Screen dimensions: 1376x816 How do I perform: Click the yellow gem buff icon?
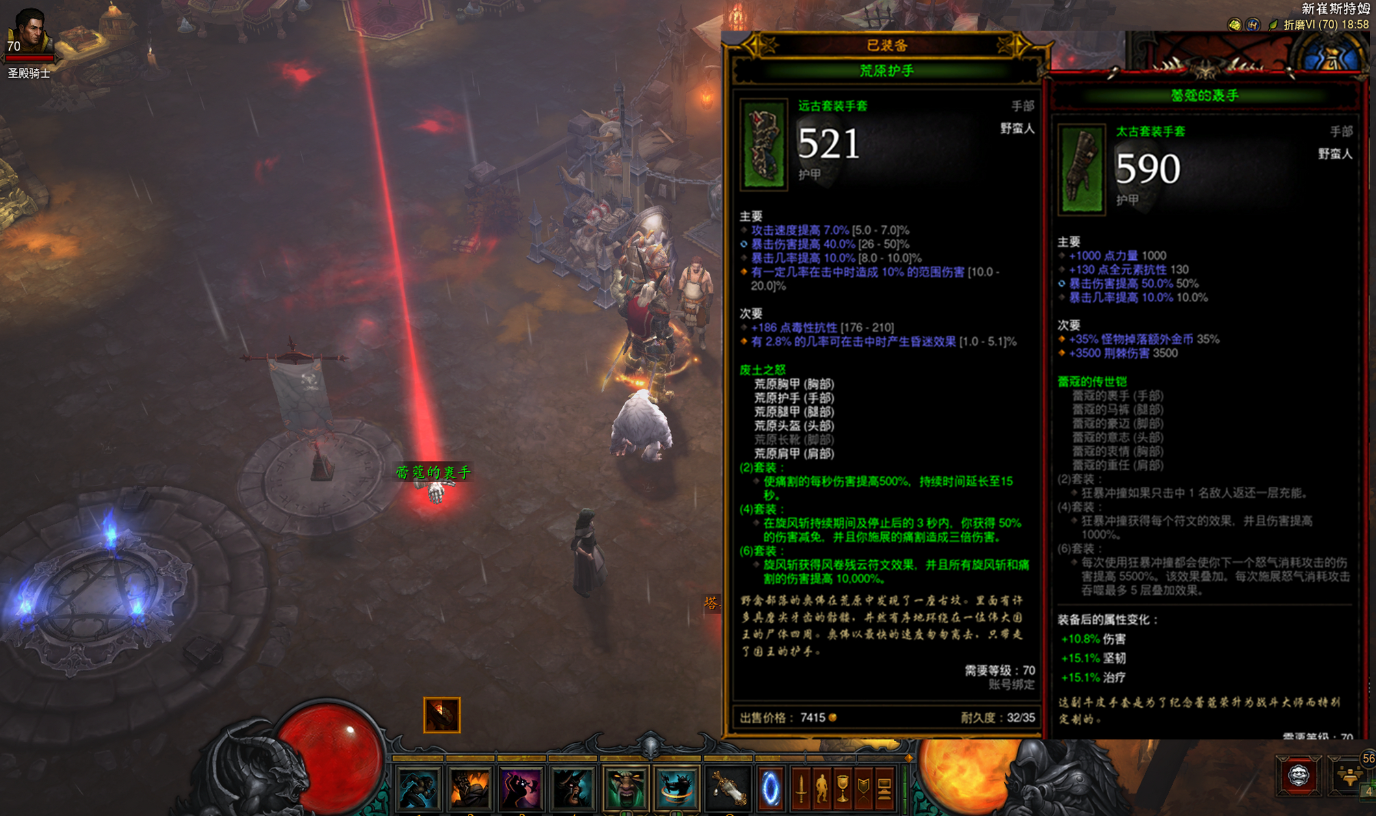(x=1235, y=25)
